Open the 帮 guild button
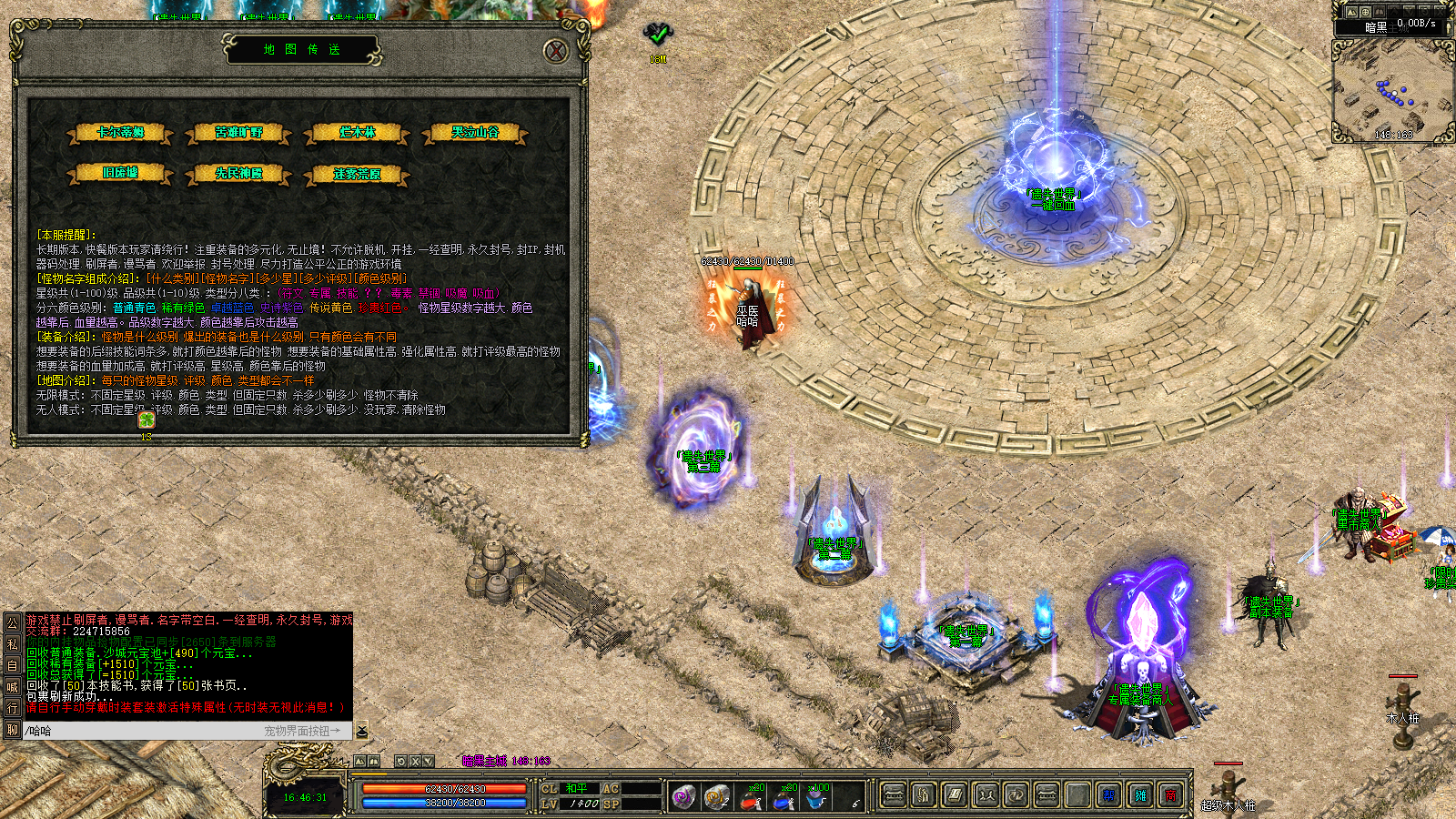 [x=1109, y=795]
